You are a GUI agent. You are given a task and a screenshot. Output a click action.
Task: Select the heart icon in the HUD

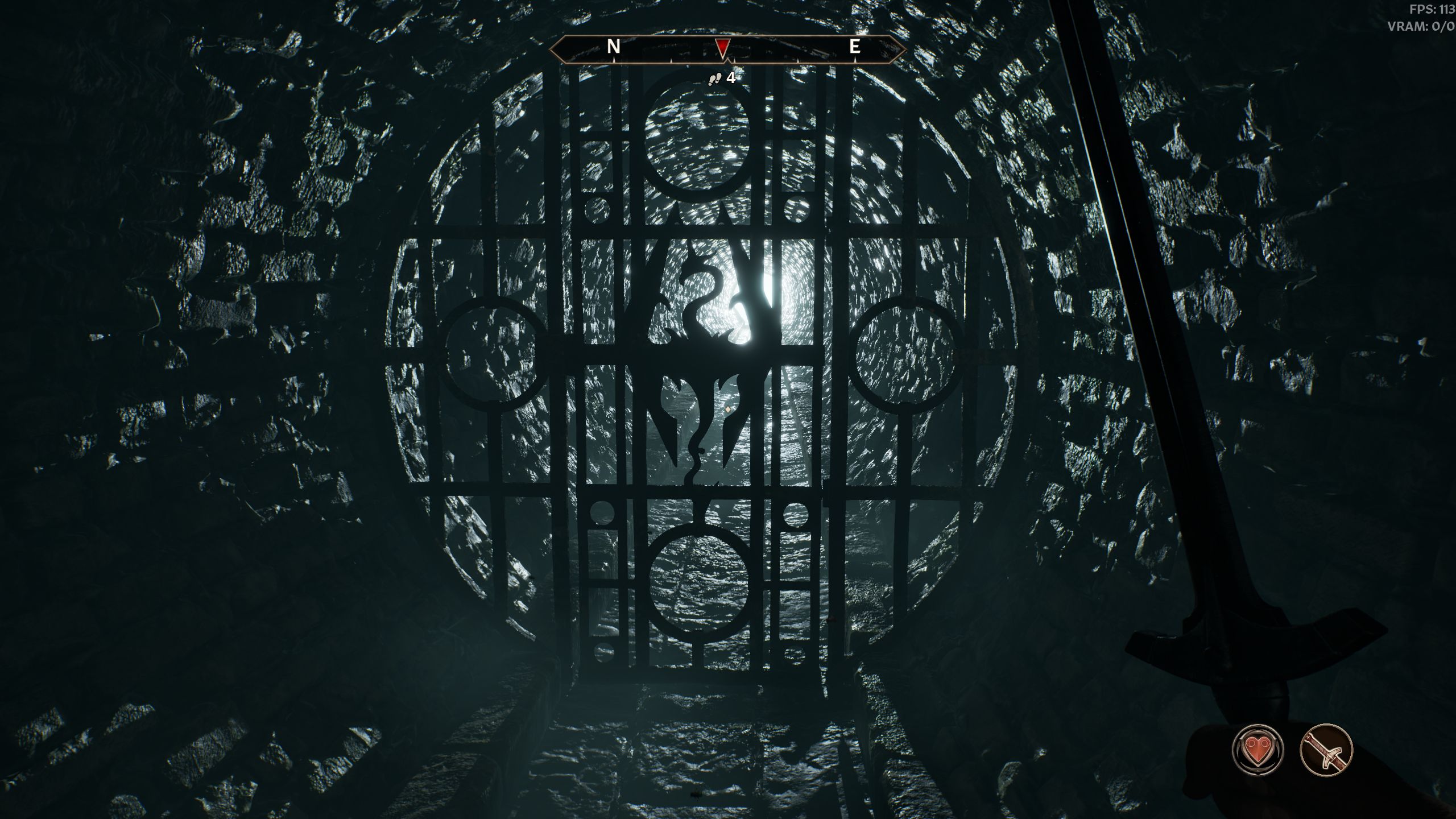[1258, 749]
